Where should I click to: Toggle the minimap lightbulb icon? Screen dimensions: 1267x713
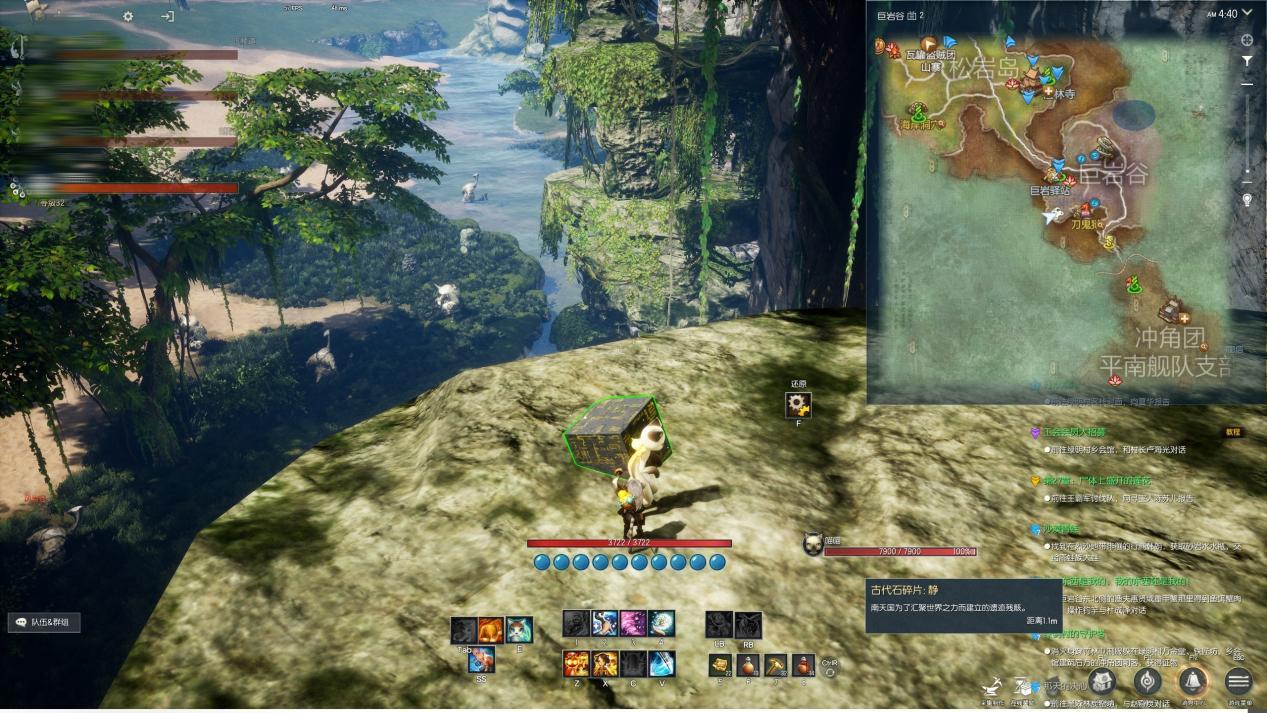pos(1247,199)
